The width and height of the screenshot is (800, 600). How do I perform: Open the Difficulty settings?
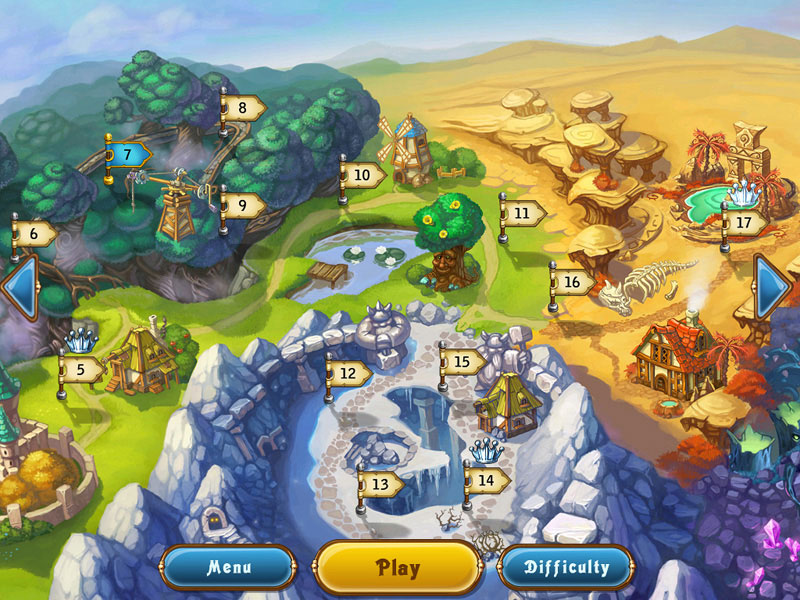click(566, 568)
